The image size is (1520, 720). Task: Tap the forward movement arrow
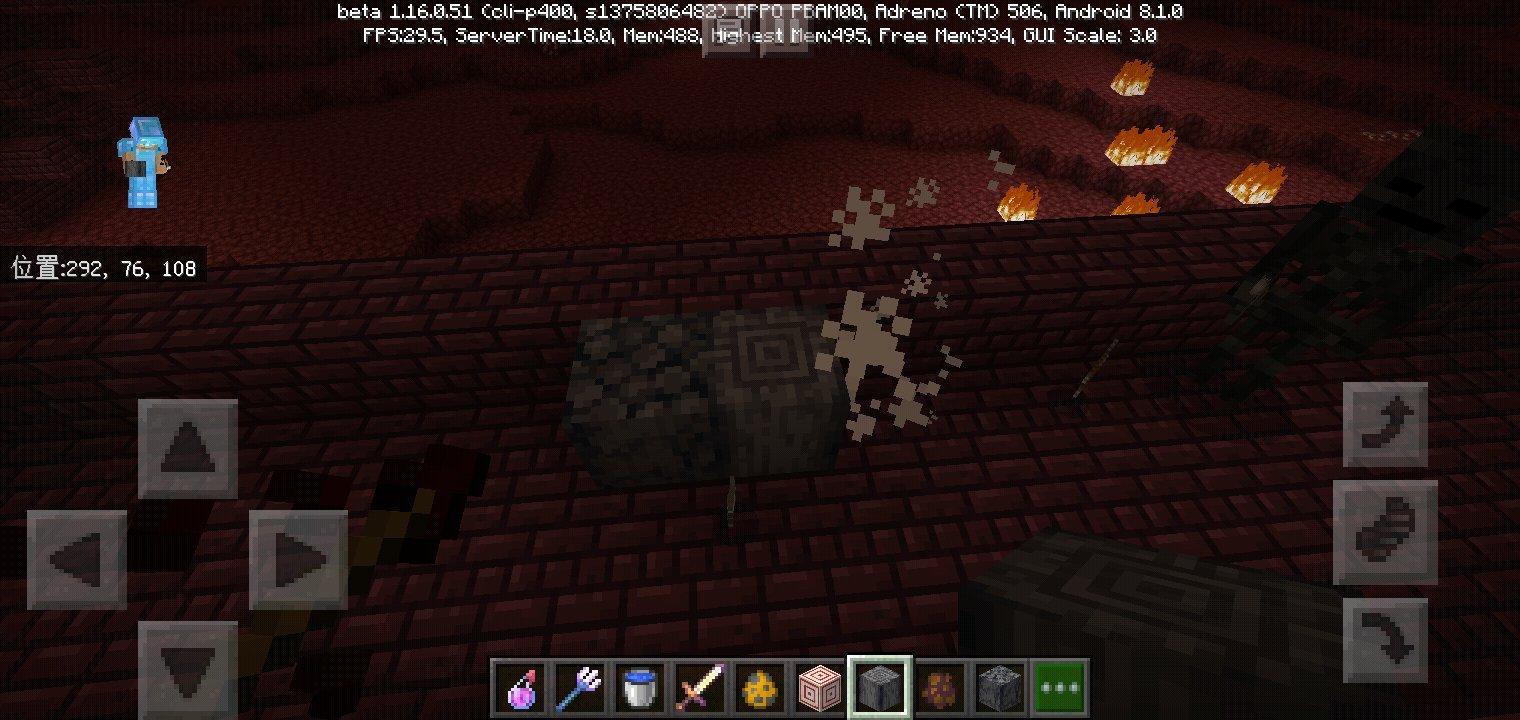point(187,448)
